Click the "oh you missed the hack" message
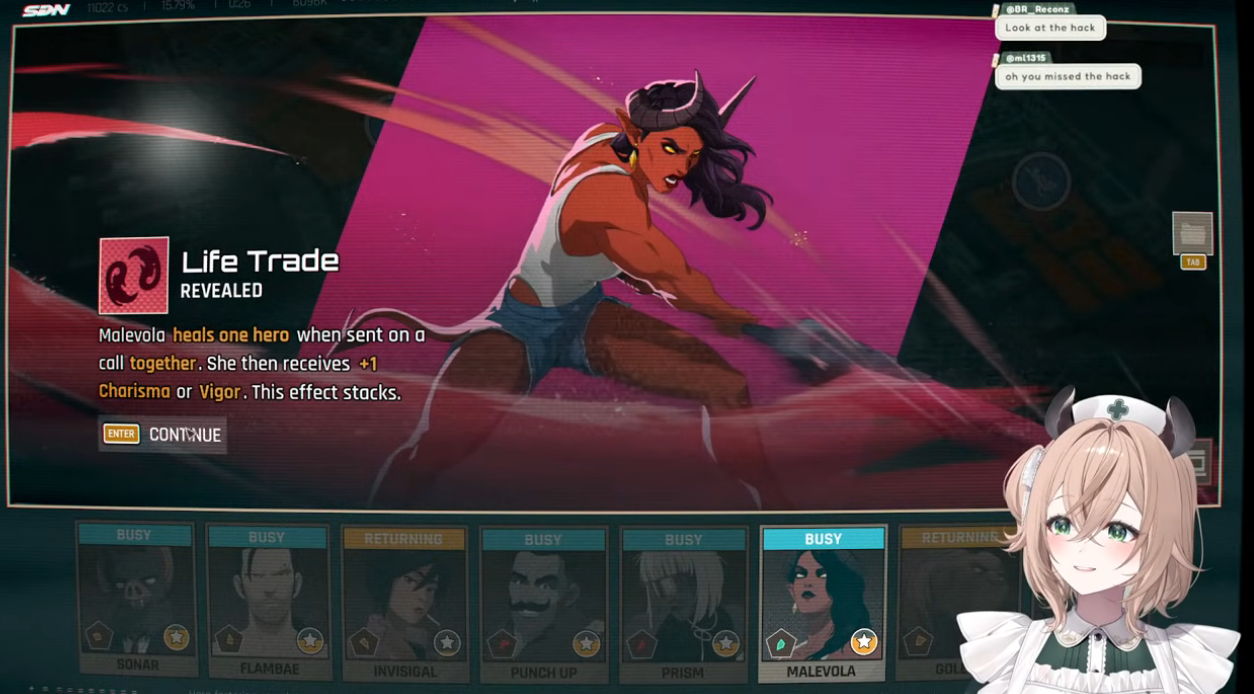 [1067, 76]
